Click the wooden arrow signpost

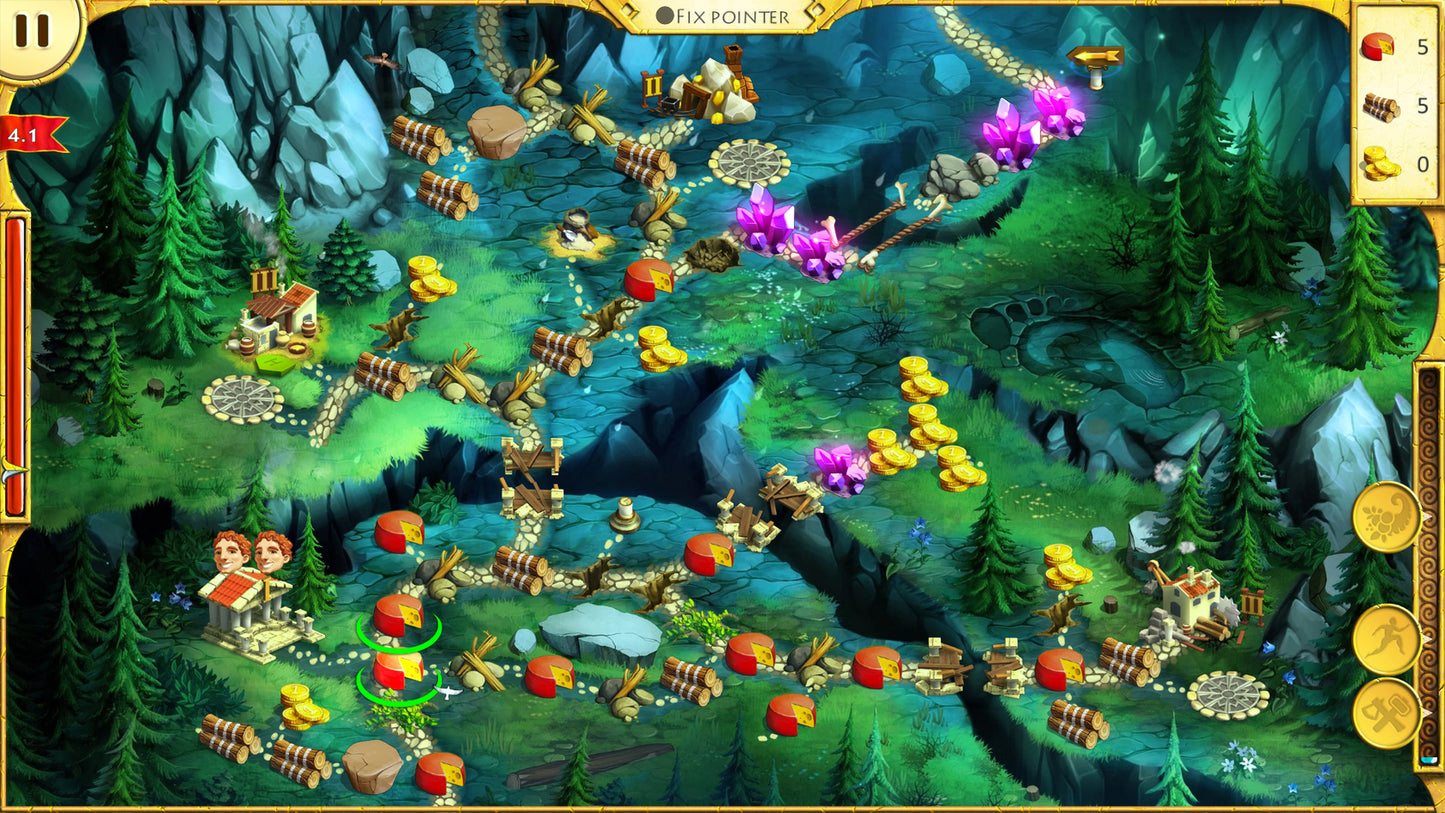click(x=1098, y=57)
